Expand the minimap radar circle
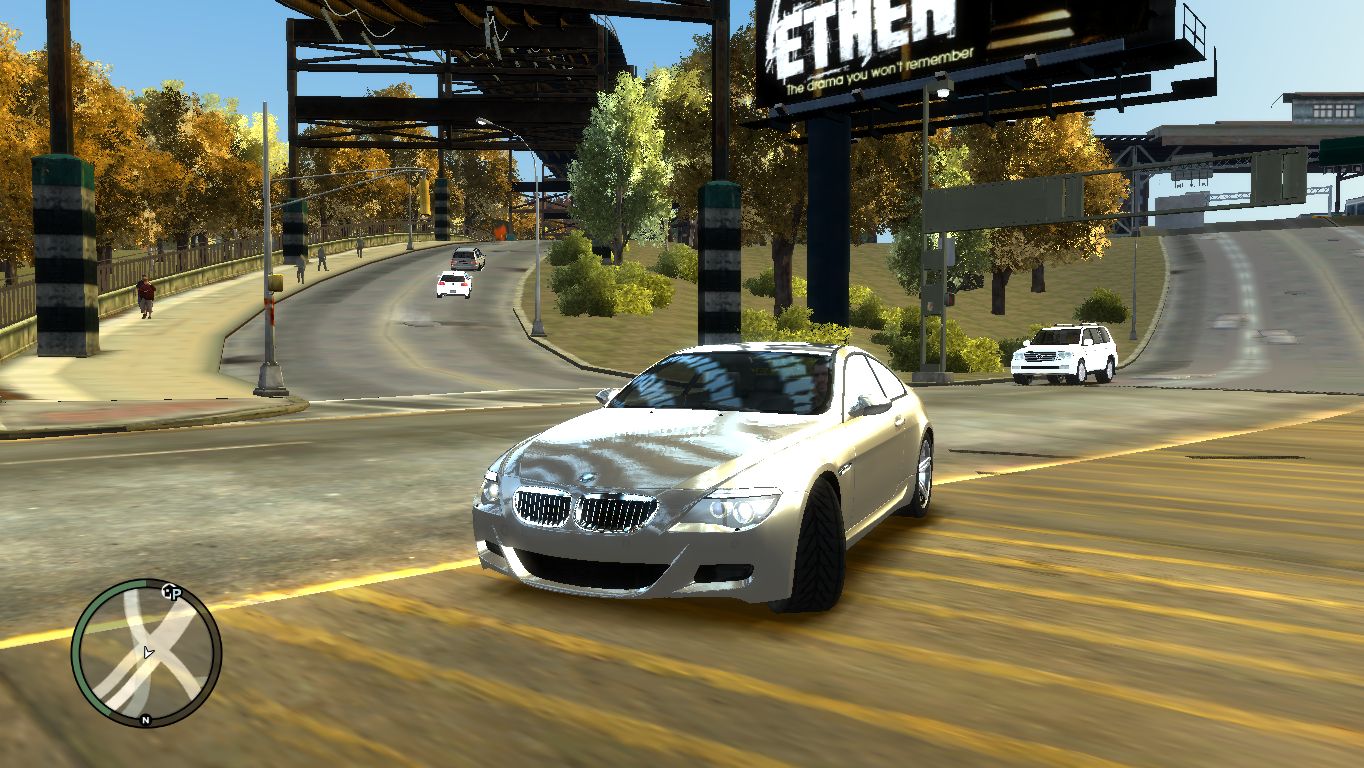The width and height of the screenshot is (1364, 768). [150, 650]
